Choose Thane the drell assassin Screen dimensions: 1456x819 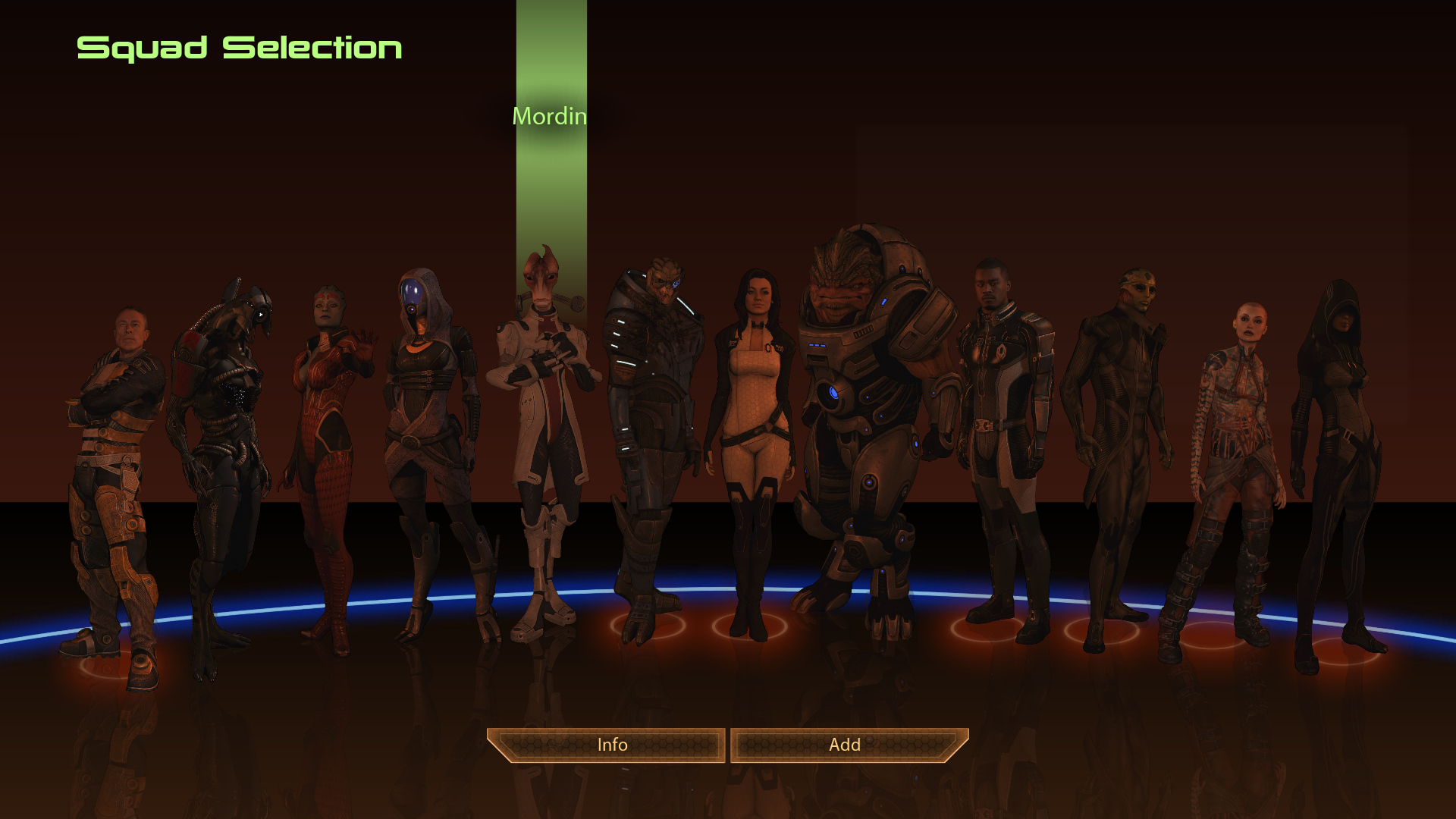tap(1115, 425)
